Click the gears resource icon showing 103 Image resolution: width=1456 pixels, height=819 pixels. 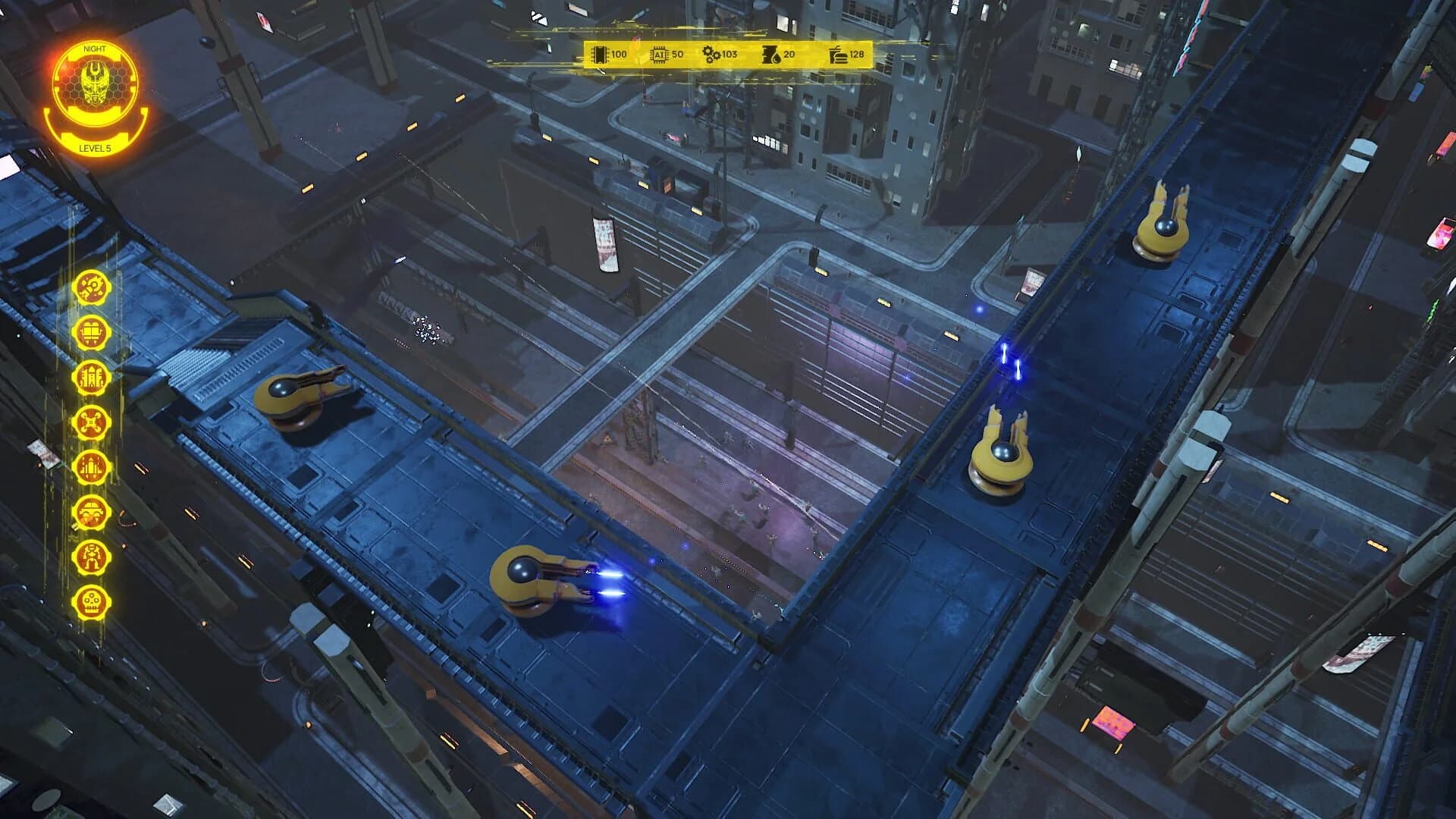coord(711,55)
